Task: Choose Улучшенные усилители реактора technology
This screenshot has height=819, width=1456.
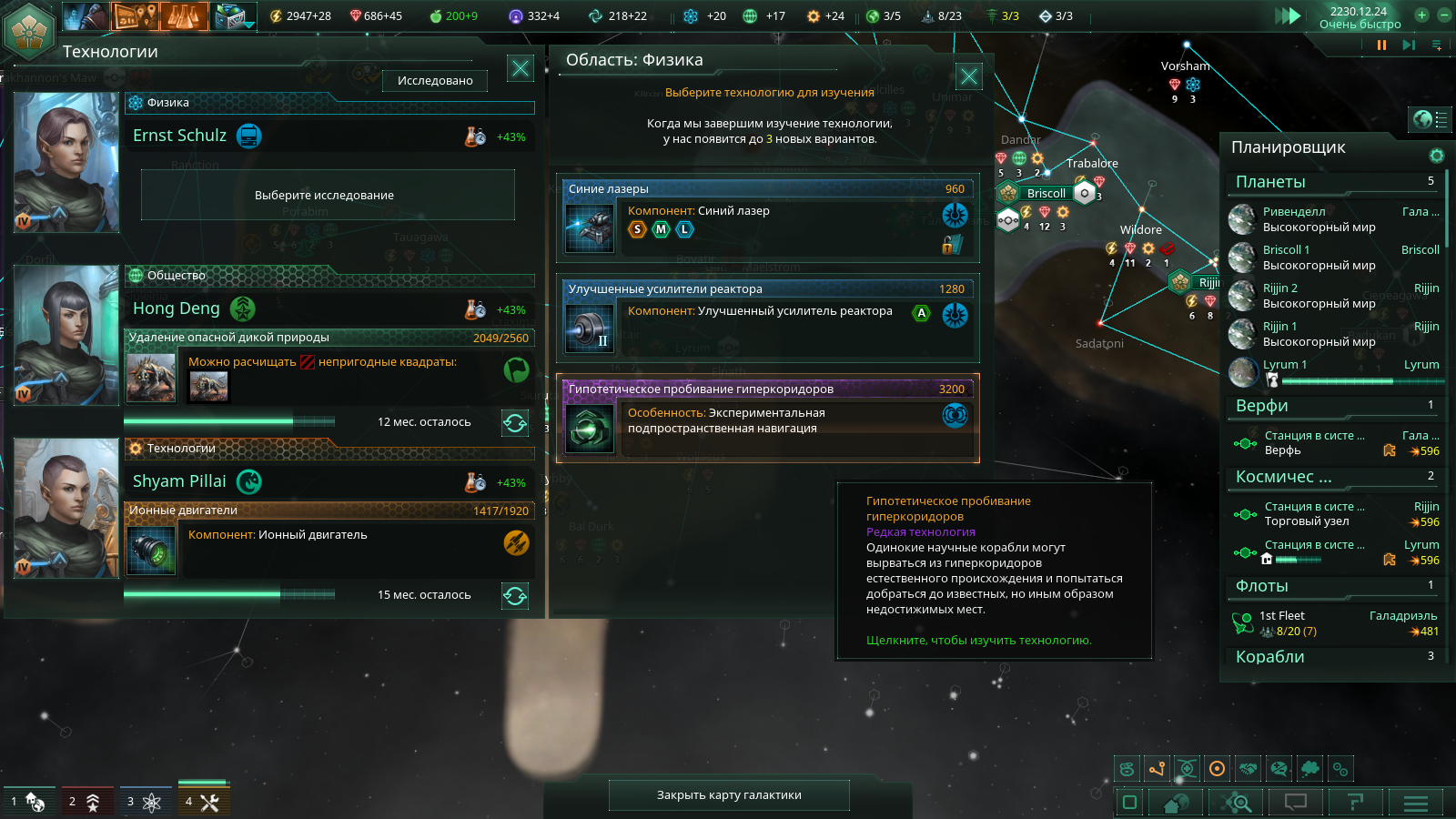Action: pyautogui.click(x=767, y=318)
